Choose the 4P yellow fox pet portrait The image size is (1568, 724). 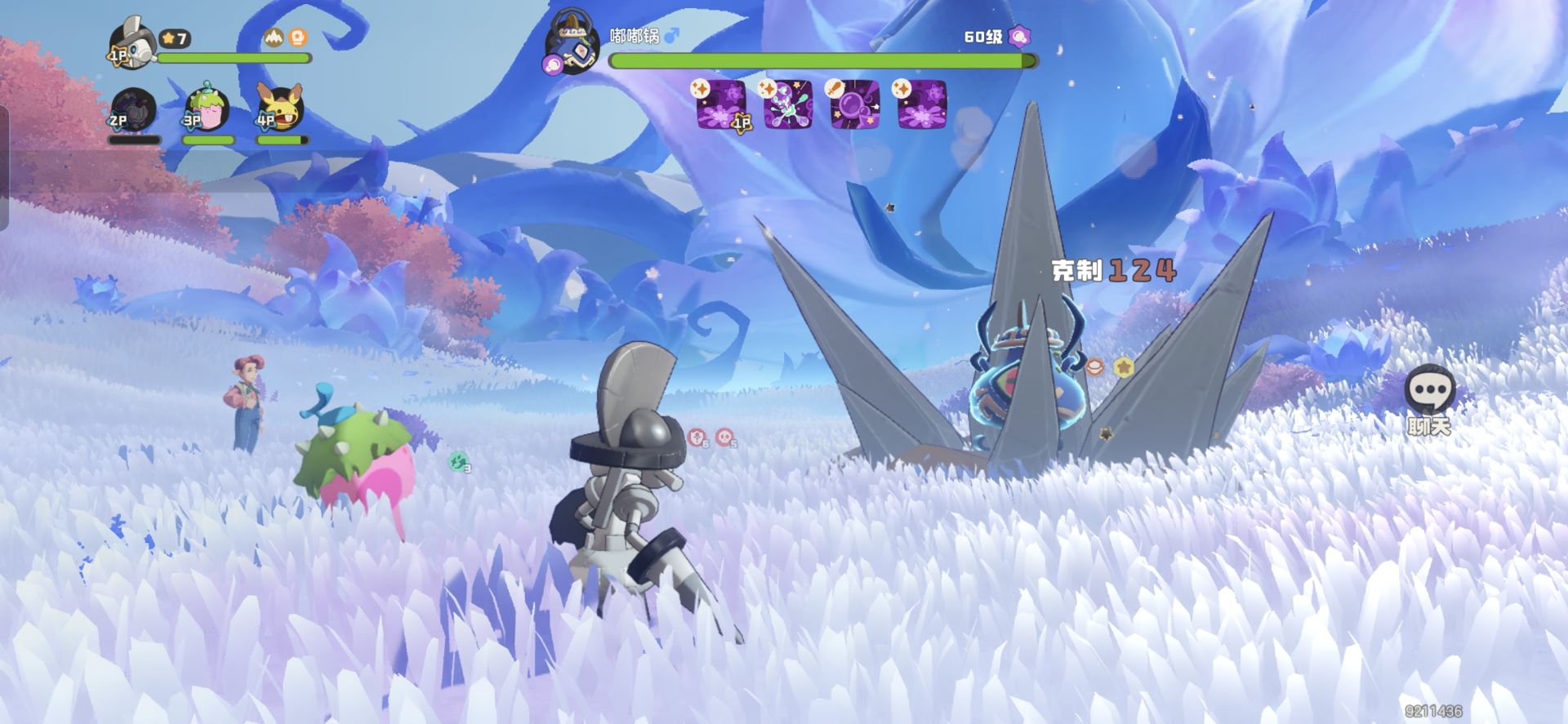tap(281, 108)
